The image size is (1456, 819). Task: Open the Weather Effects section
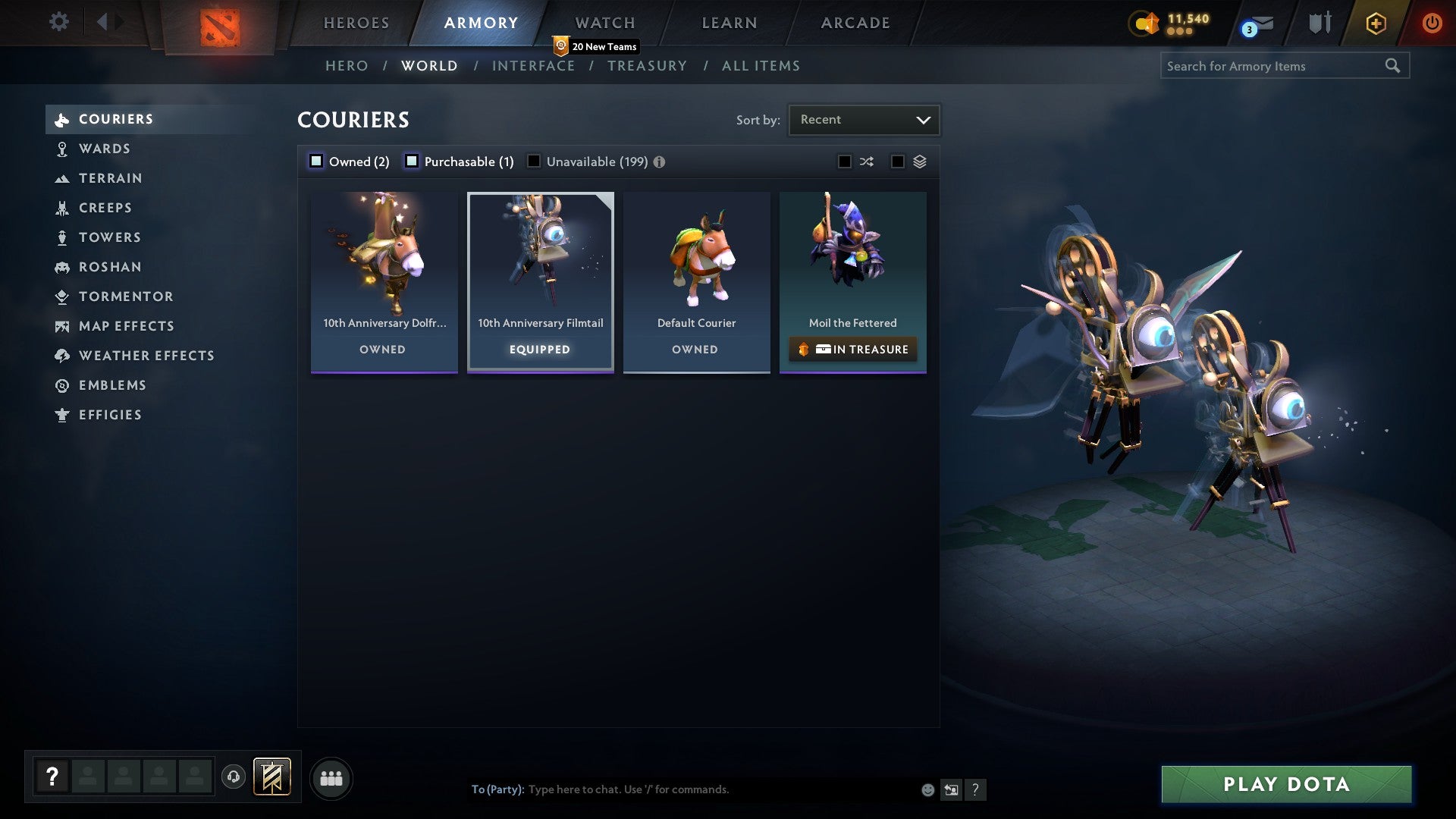click(x=61, y=355)
